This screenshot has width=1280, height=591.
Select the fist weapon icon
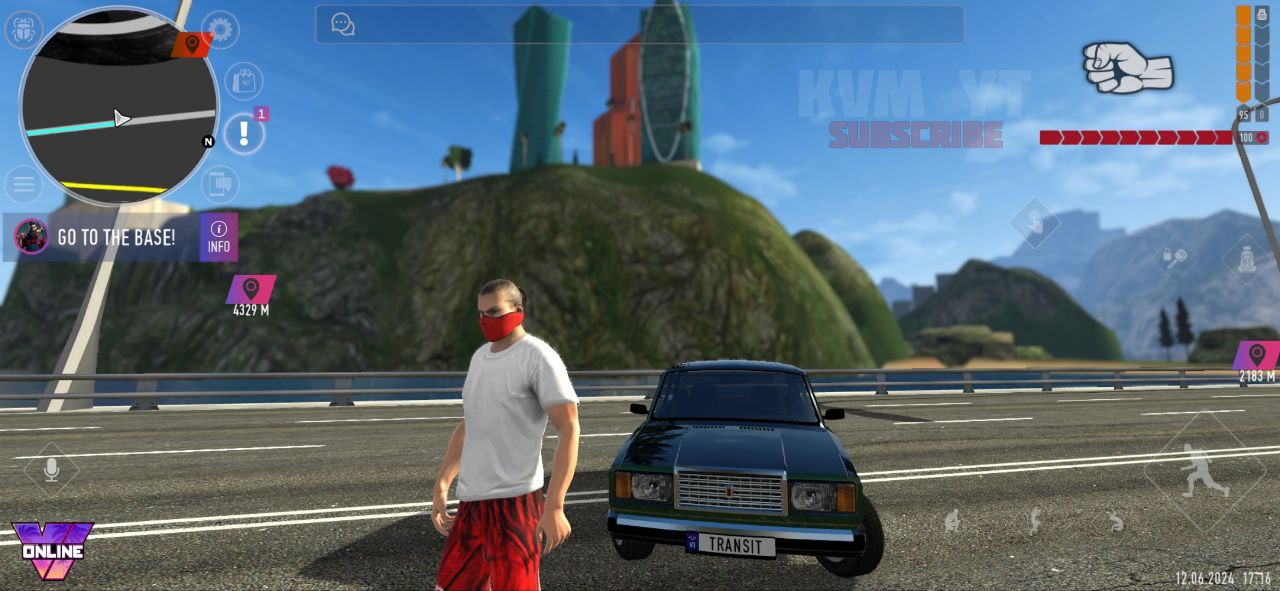[1127, 67]
